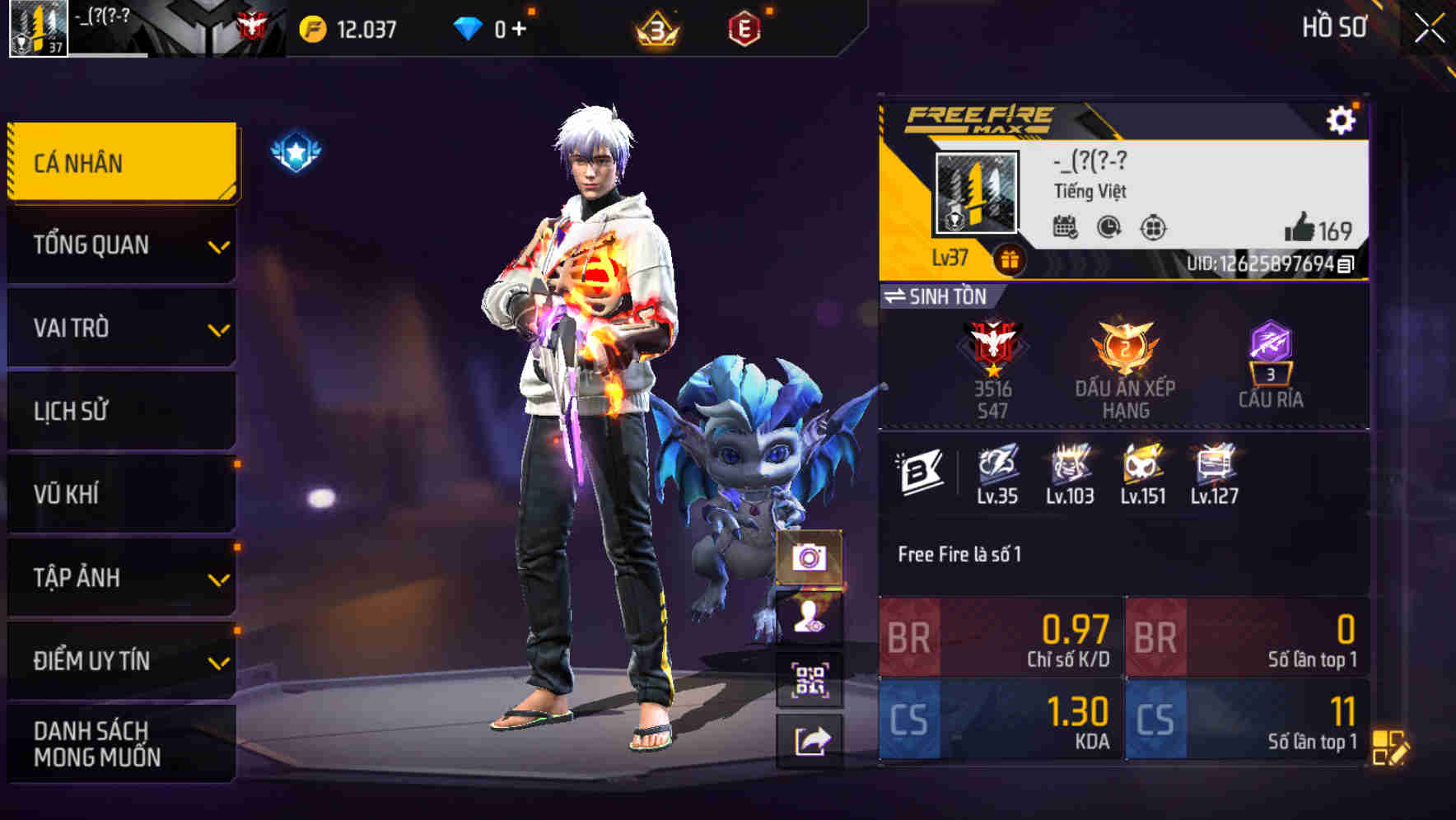Expand the TẬP ẢNH section
This screenshot has height=820, width=1456.
coord(120,577)
